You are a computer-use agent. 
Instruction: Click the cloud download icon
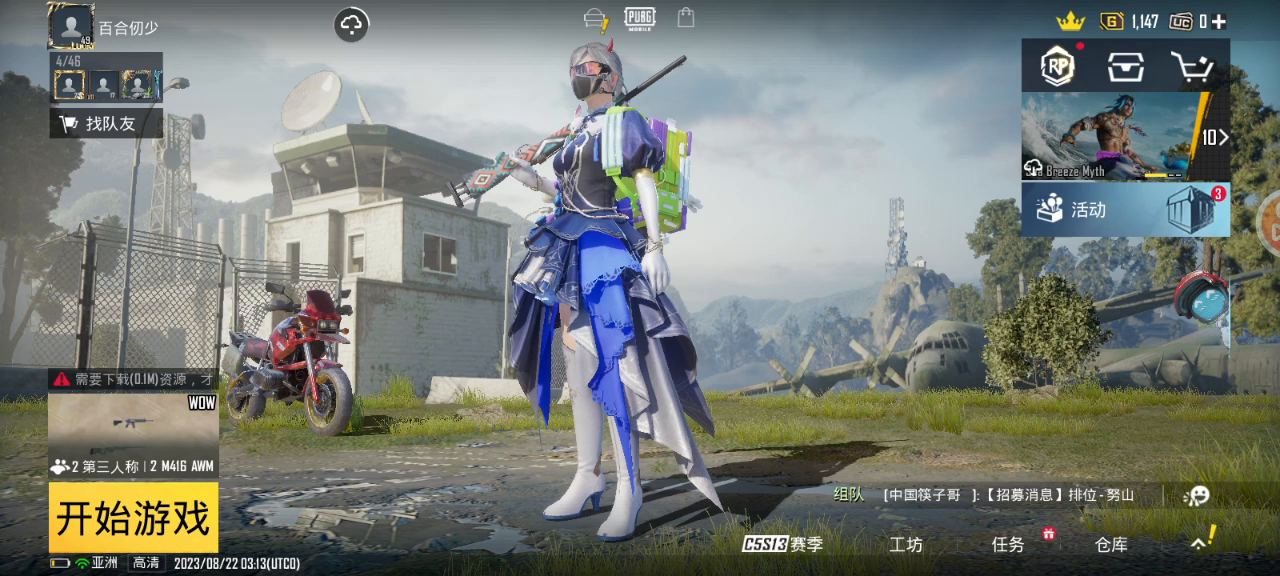click(x=352, y=25)
